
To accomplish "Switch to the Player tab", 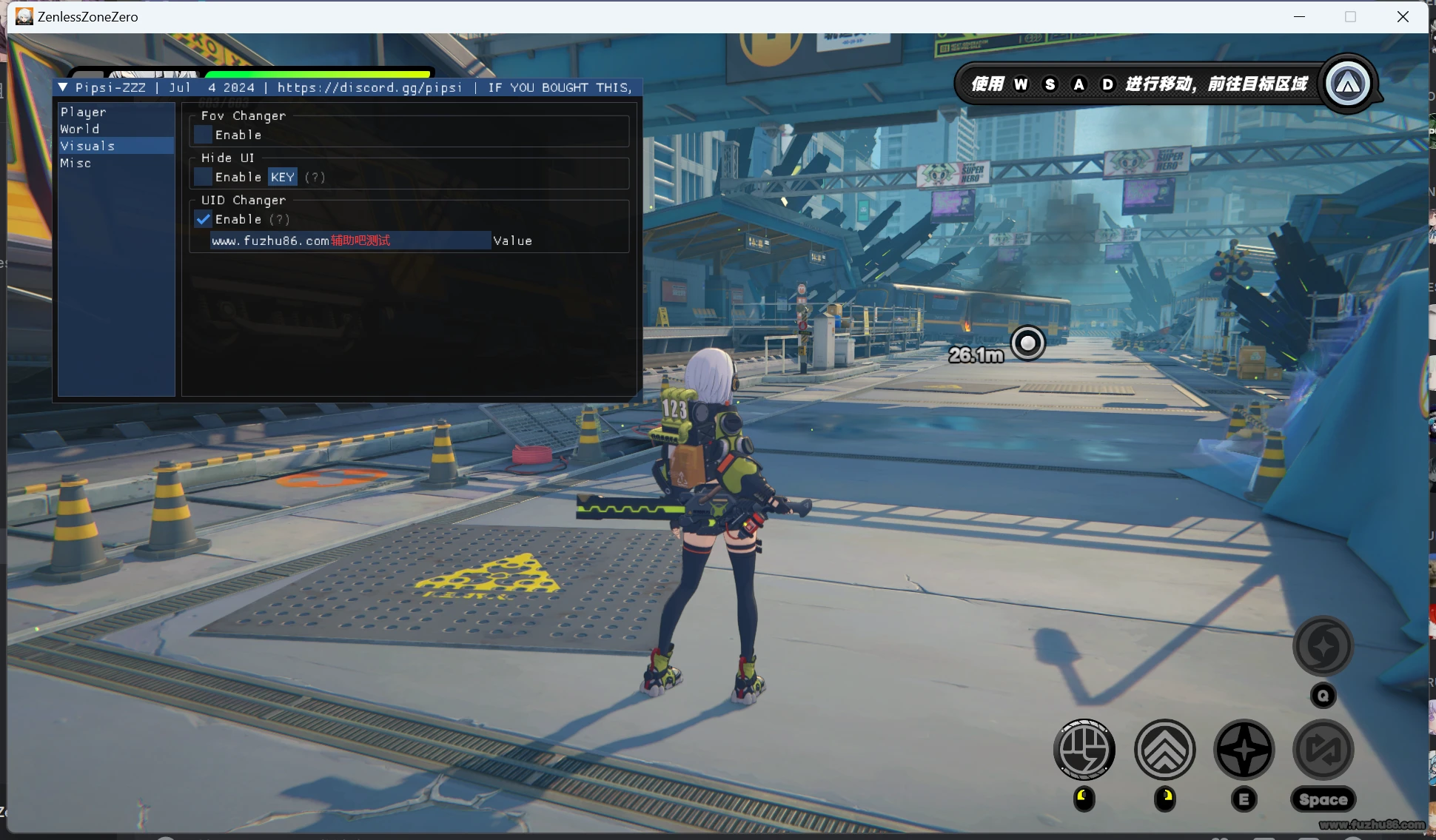I will [84, 112].
